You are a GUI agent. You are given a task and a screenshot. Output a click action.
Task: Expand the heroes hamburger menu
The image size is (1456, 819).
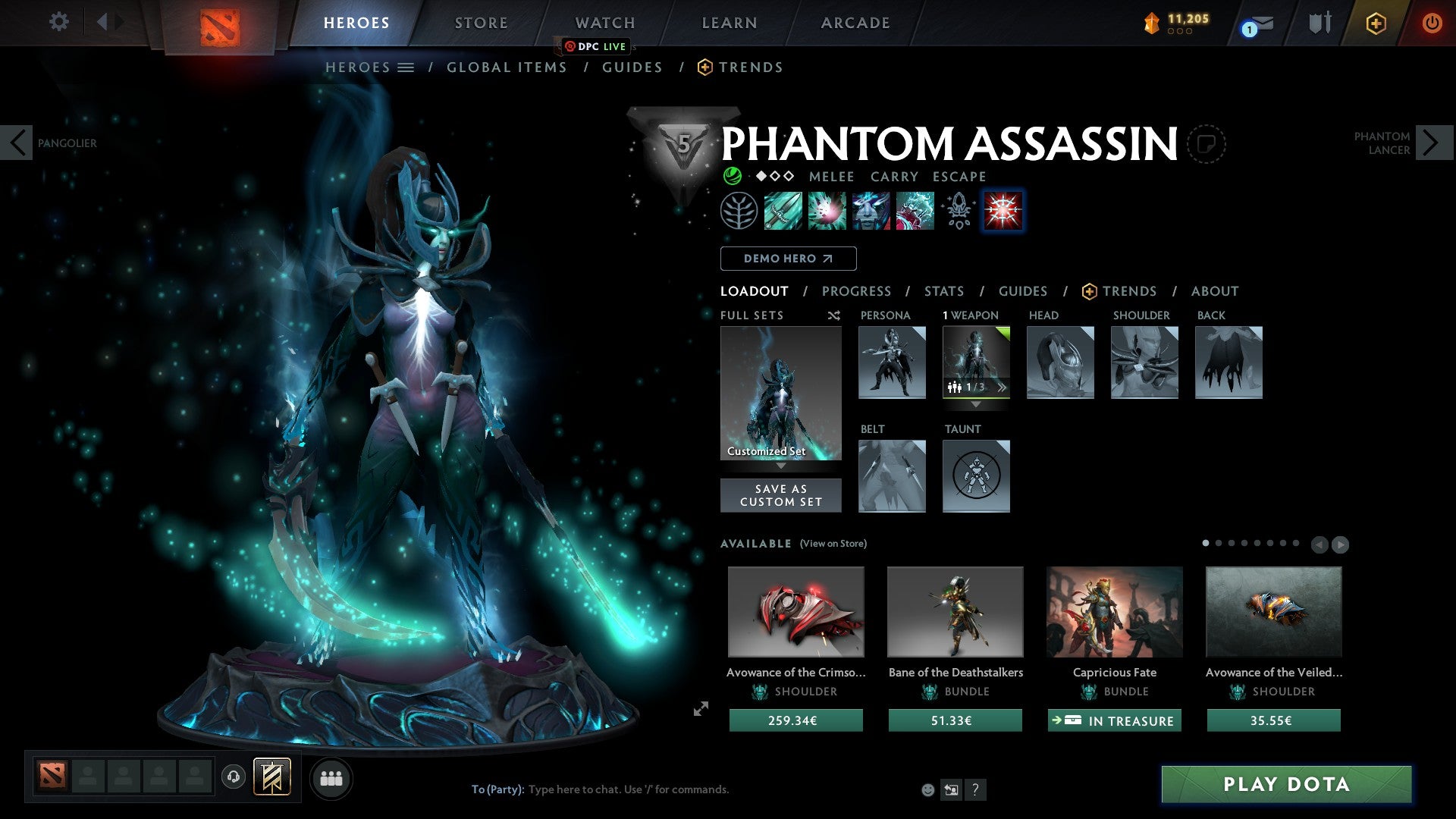pos(407,67)
